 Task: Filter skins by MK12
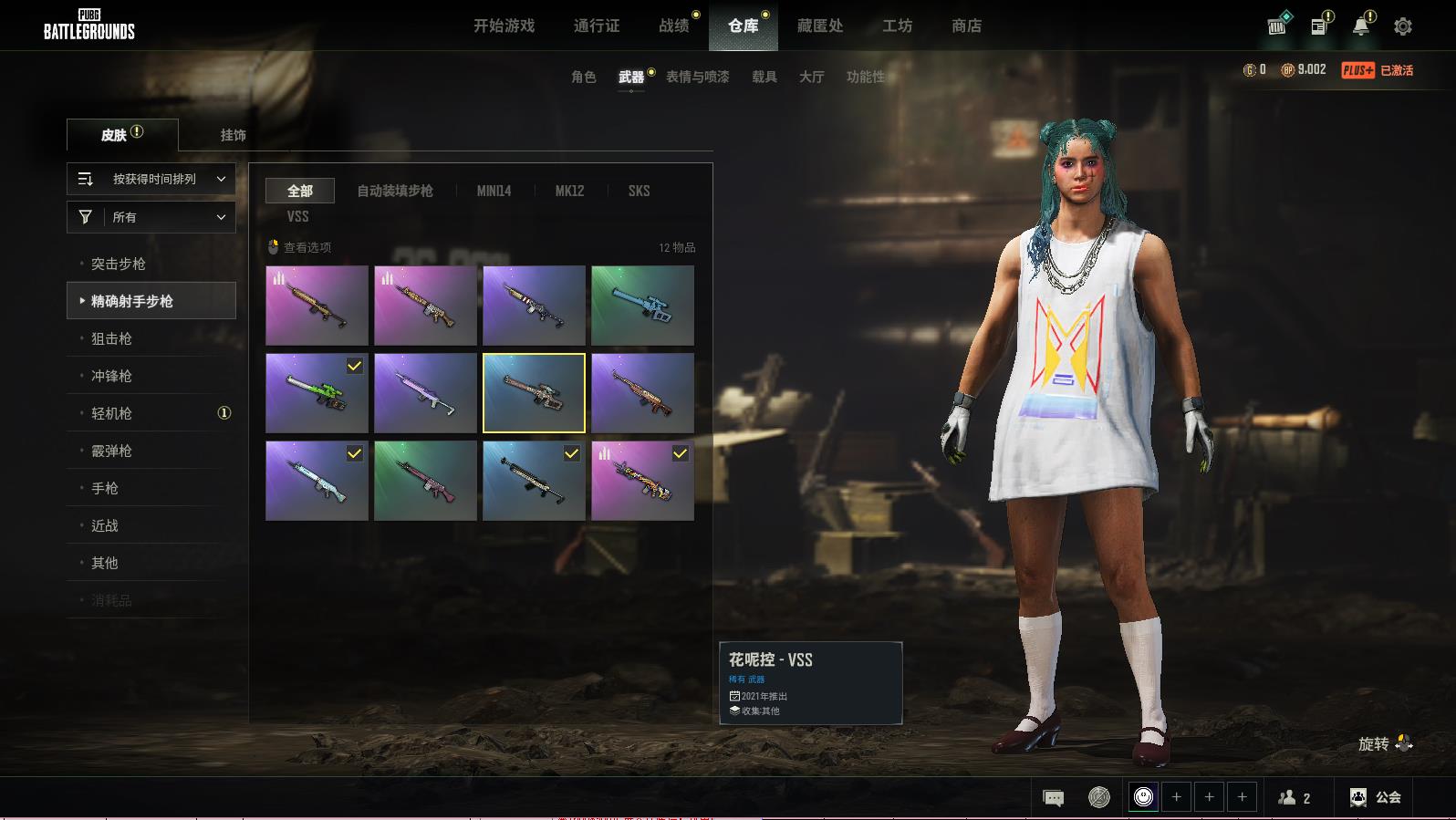(x=569, y=191)
